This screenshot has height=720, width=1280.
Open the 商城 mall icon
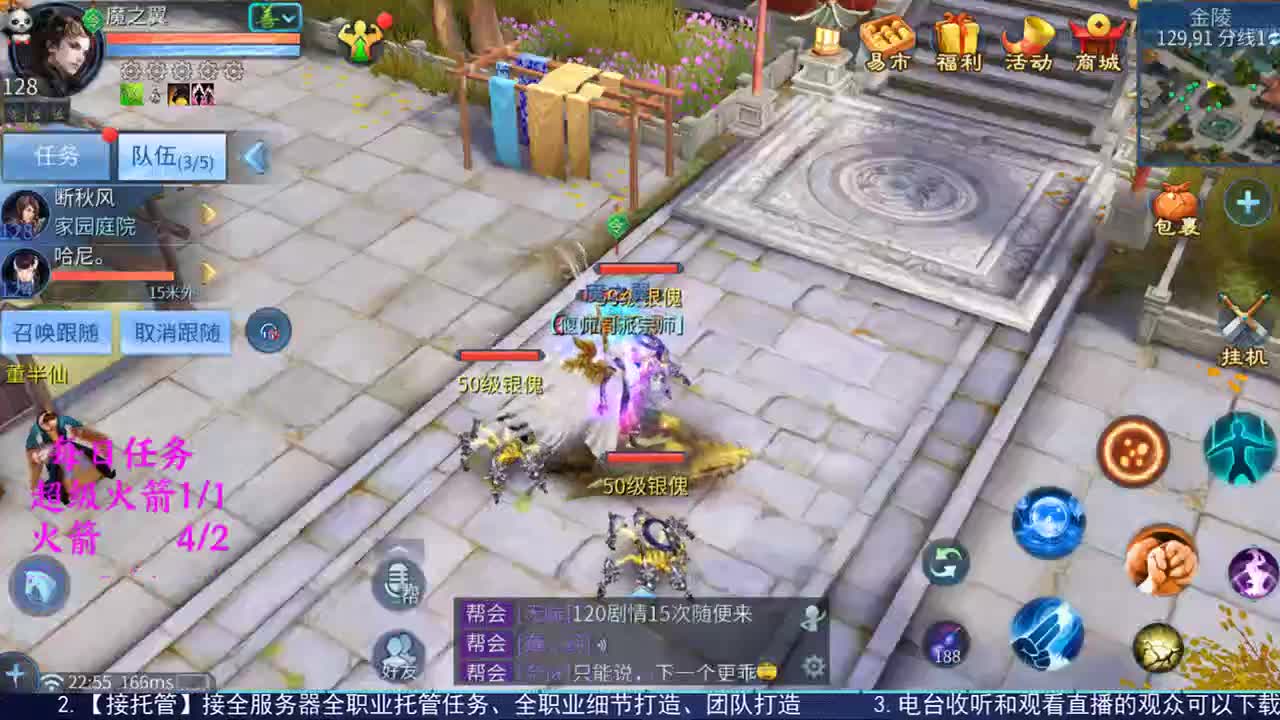[1097, 40]
